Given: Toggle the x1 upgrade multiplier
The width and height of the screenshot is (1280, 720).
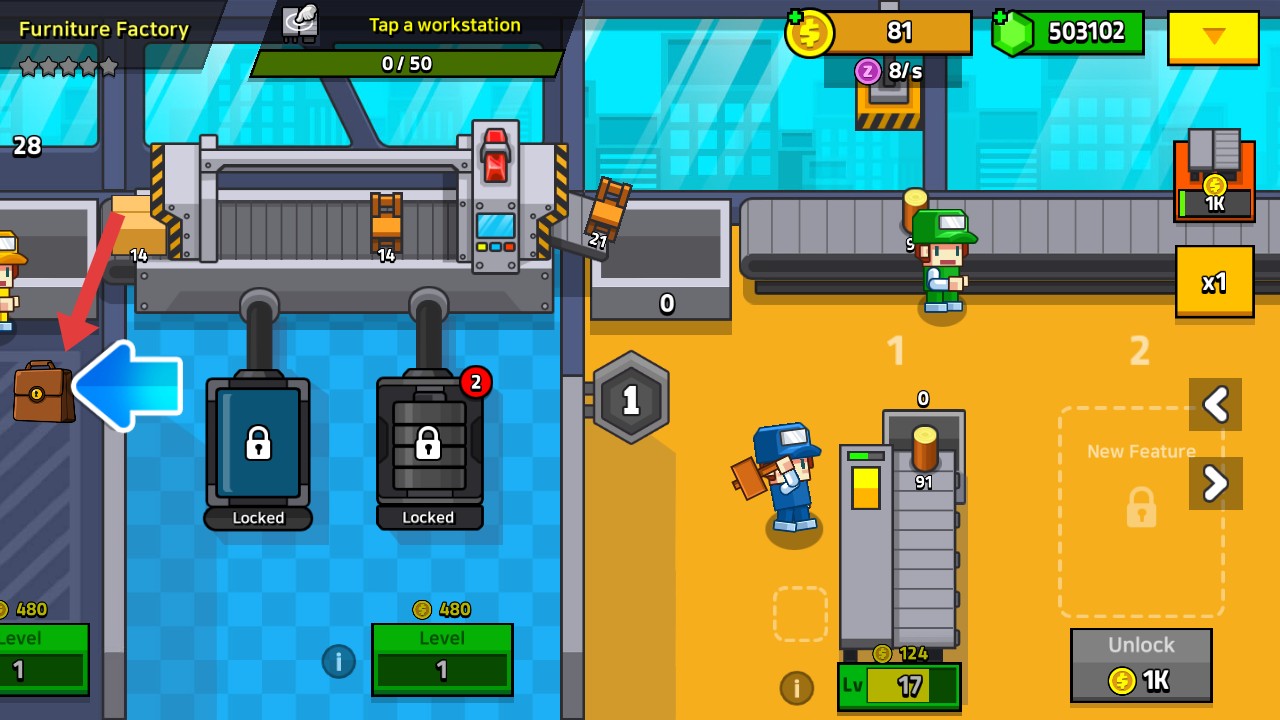Looking at the screenshot, I should pos(1214,282).
